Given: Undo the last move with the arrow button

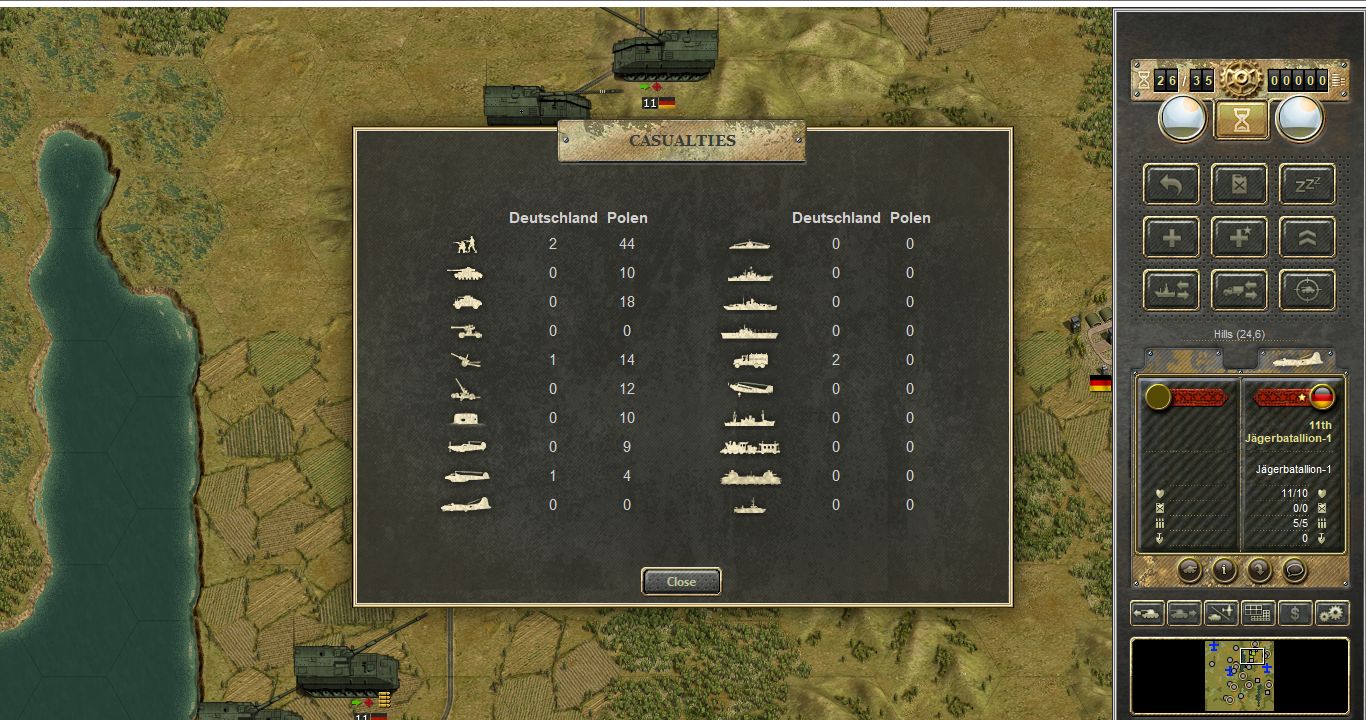Looking at the screenshot, I should click(1172, 184).
